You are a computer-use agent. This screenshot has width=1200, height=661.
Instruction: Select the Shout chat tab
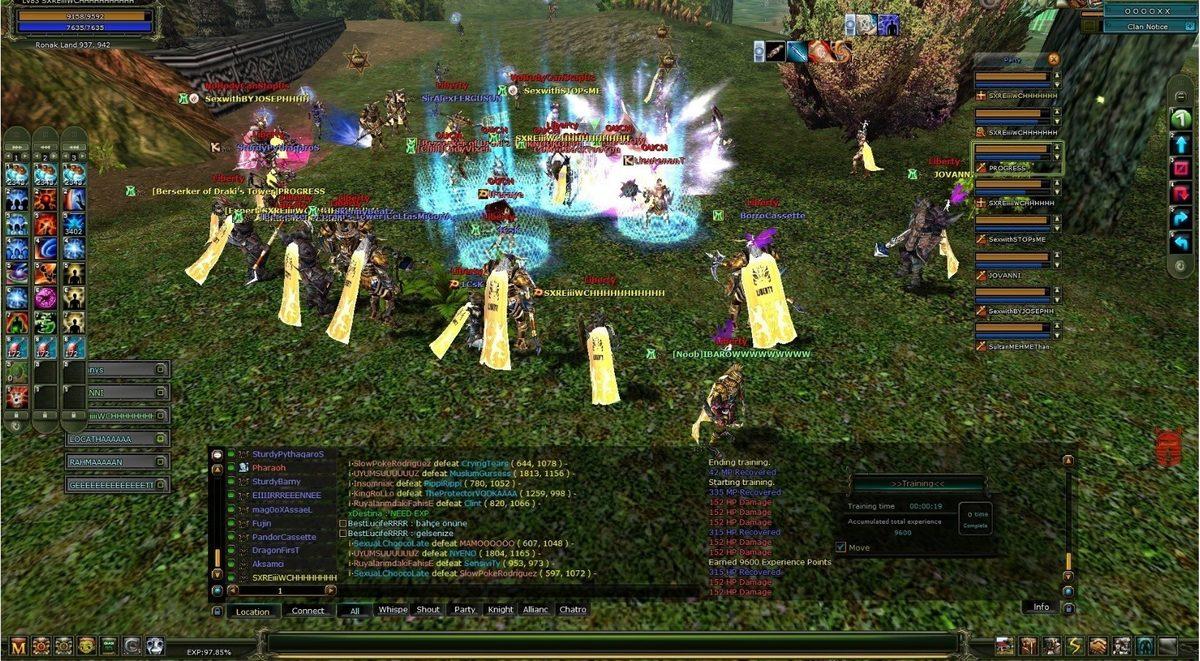(428, 609)
